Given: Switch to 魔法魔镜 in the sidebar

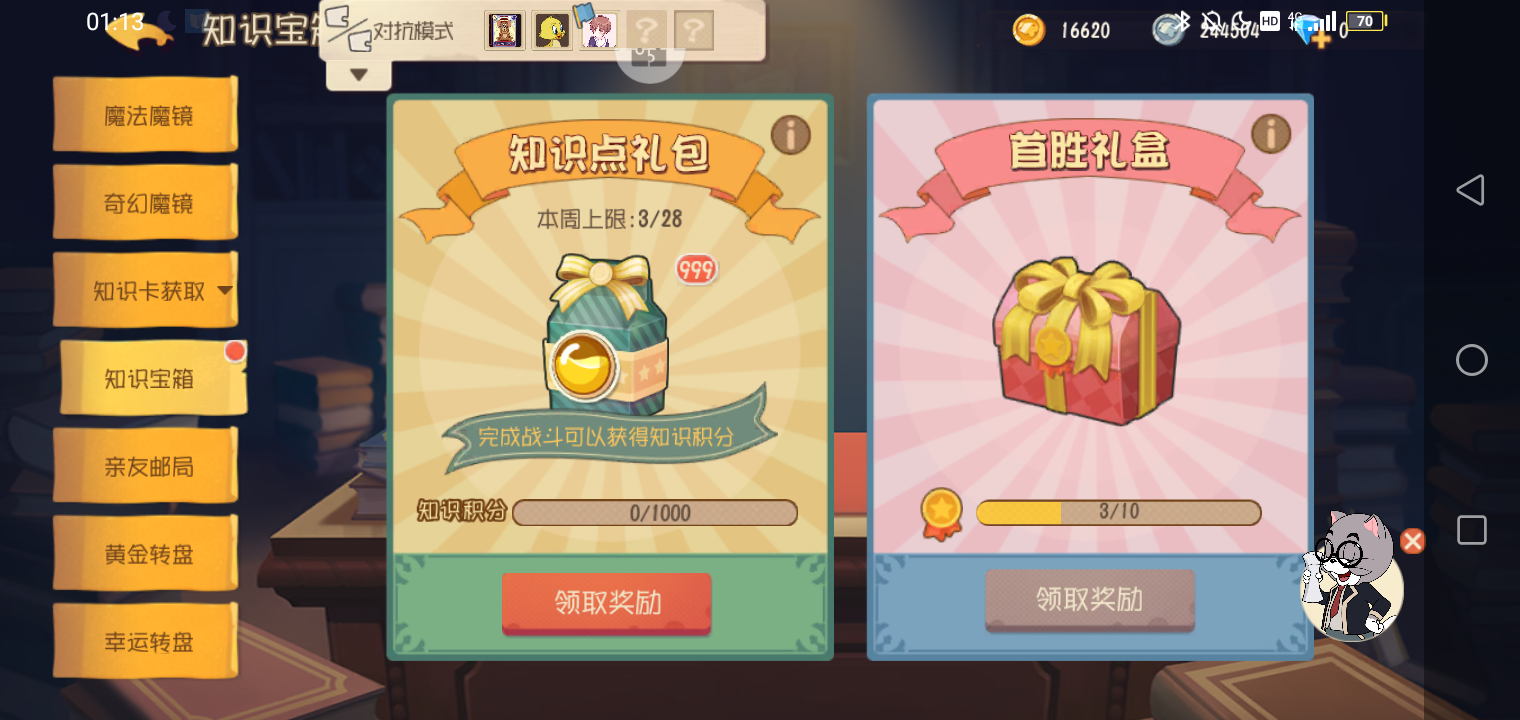Looking at the screenshot, I should tap(145, 115).
